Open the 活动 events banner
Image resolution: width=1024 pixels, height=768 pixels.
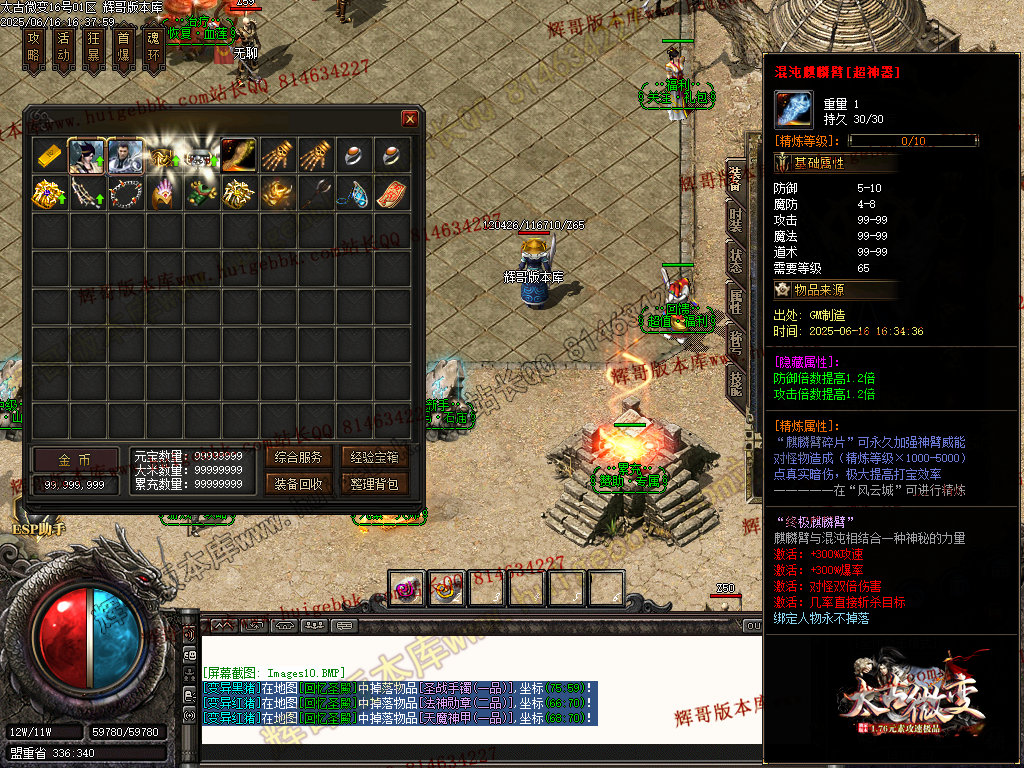(x=63, y=47)
